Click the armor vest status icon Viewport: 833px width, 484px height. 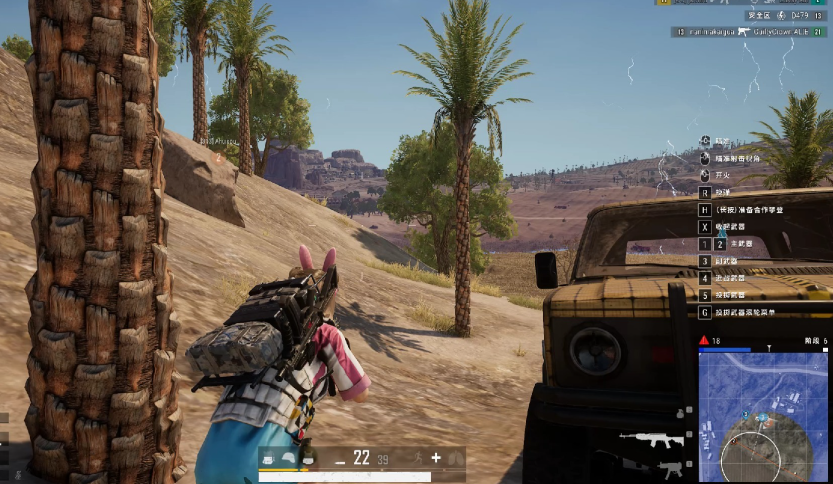tap(308, 459)
